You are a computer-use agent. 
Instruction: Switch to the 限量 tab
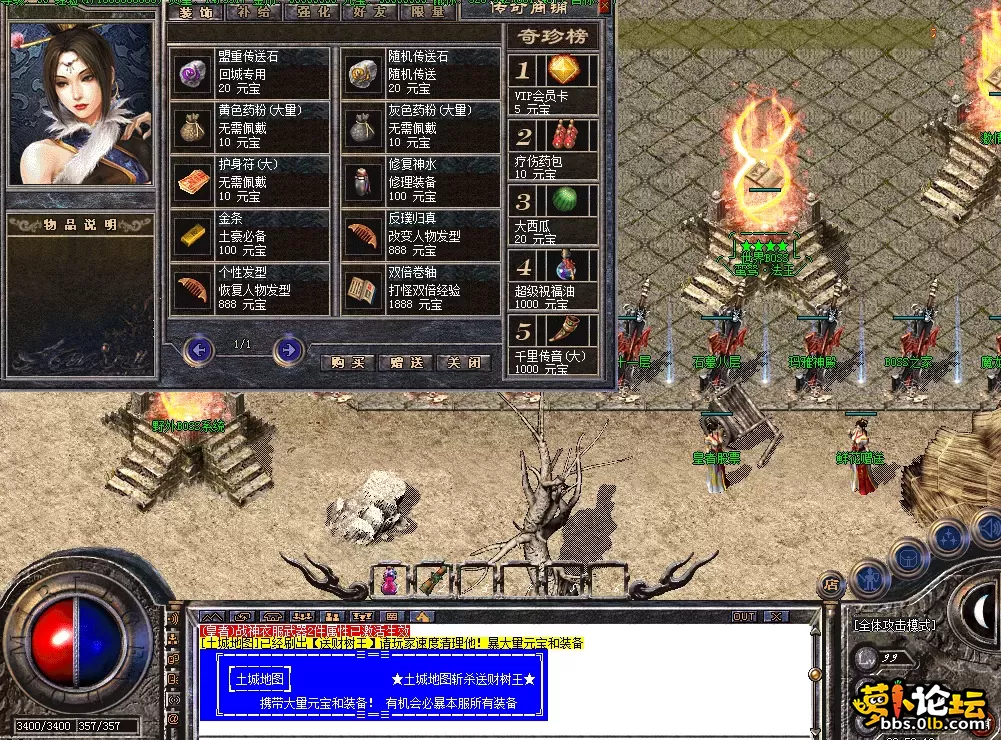pyautogui.click(x=429, y=11)
